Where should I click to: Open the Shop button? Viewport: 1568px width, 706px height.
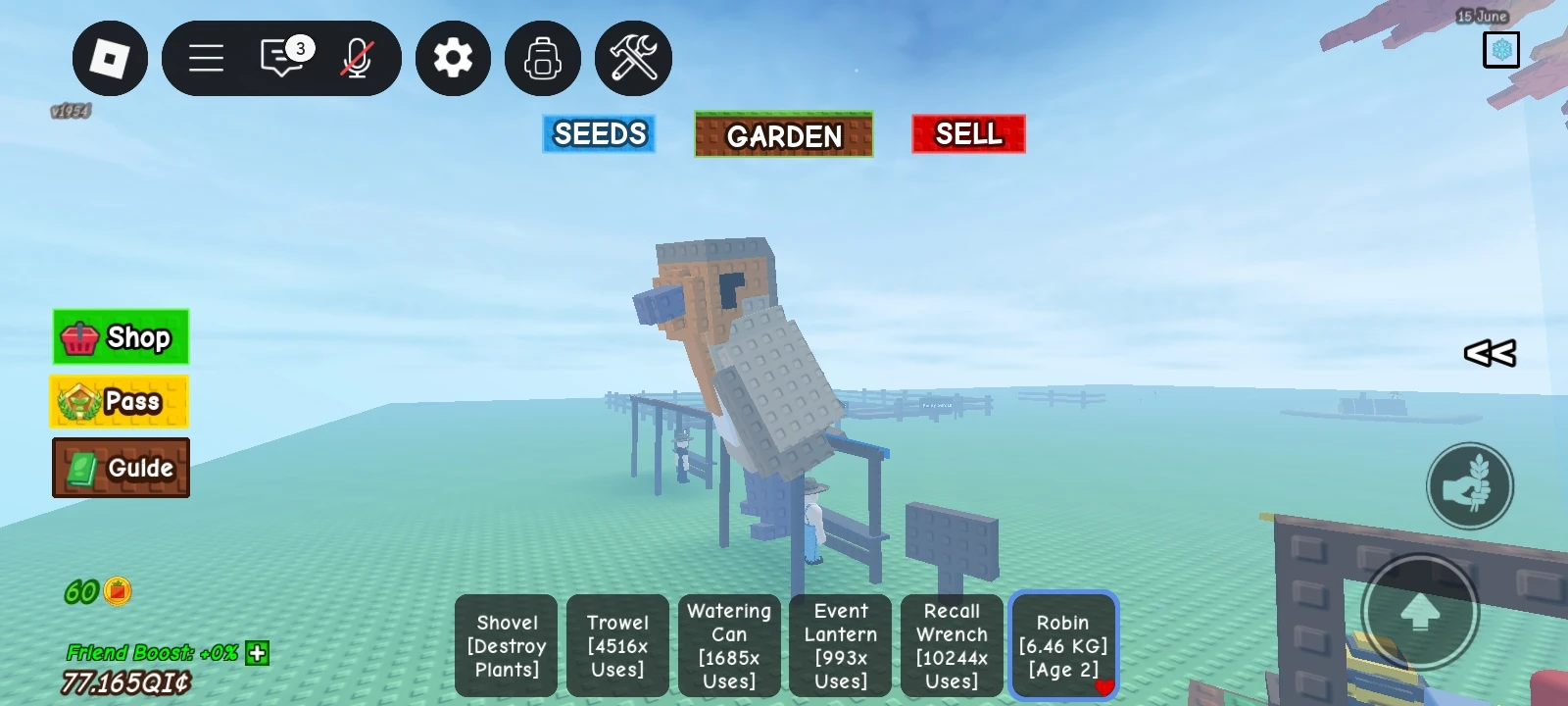click(120, 337)
